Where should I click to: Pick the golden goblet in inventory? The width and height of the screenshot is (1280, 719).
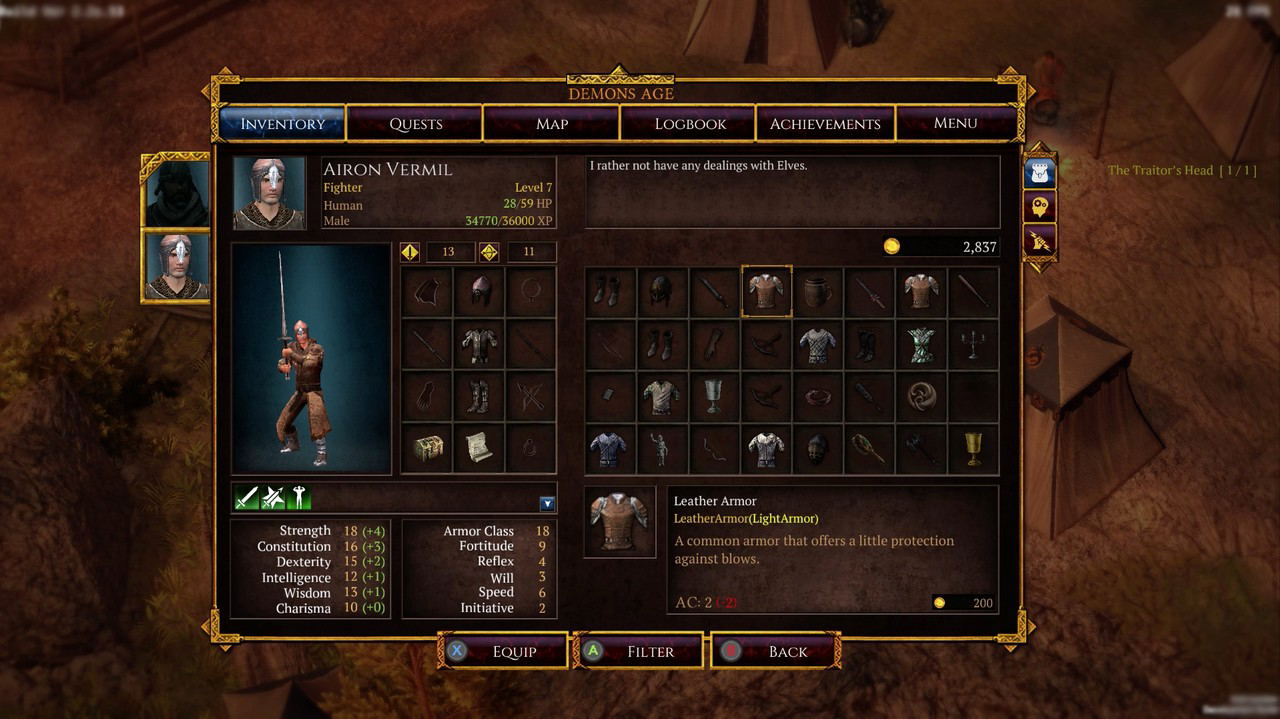click(x=973, y=449)
